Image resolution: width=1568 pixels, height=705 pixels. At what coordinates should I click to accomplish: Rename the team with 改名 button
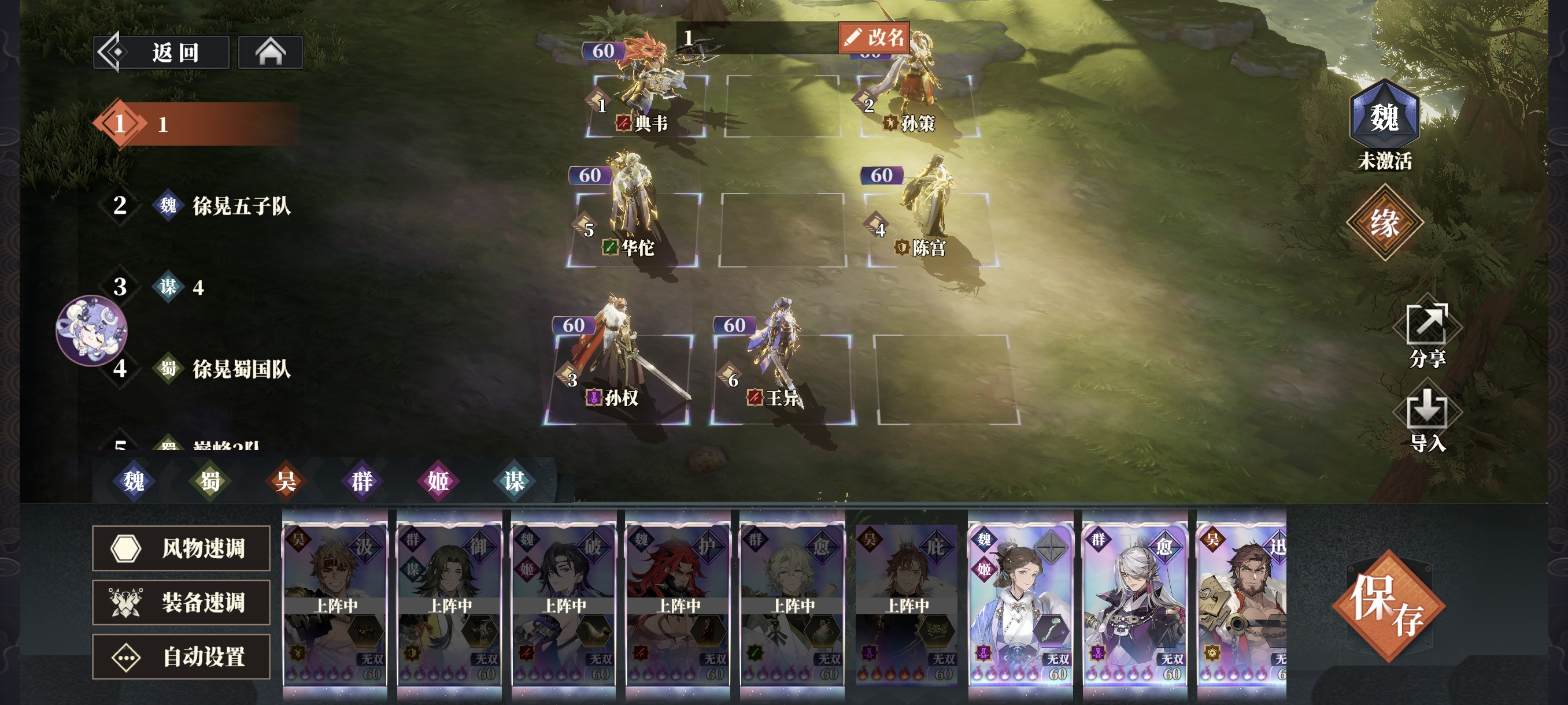pos(874,38)
